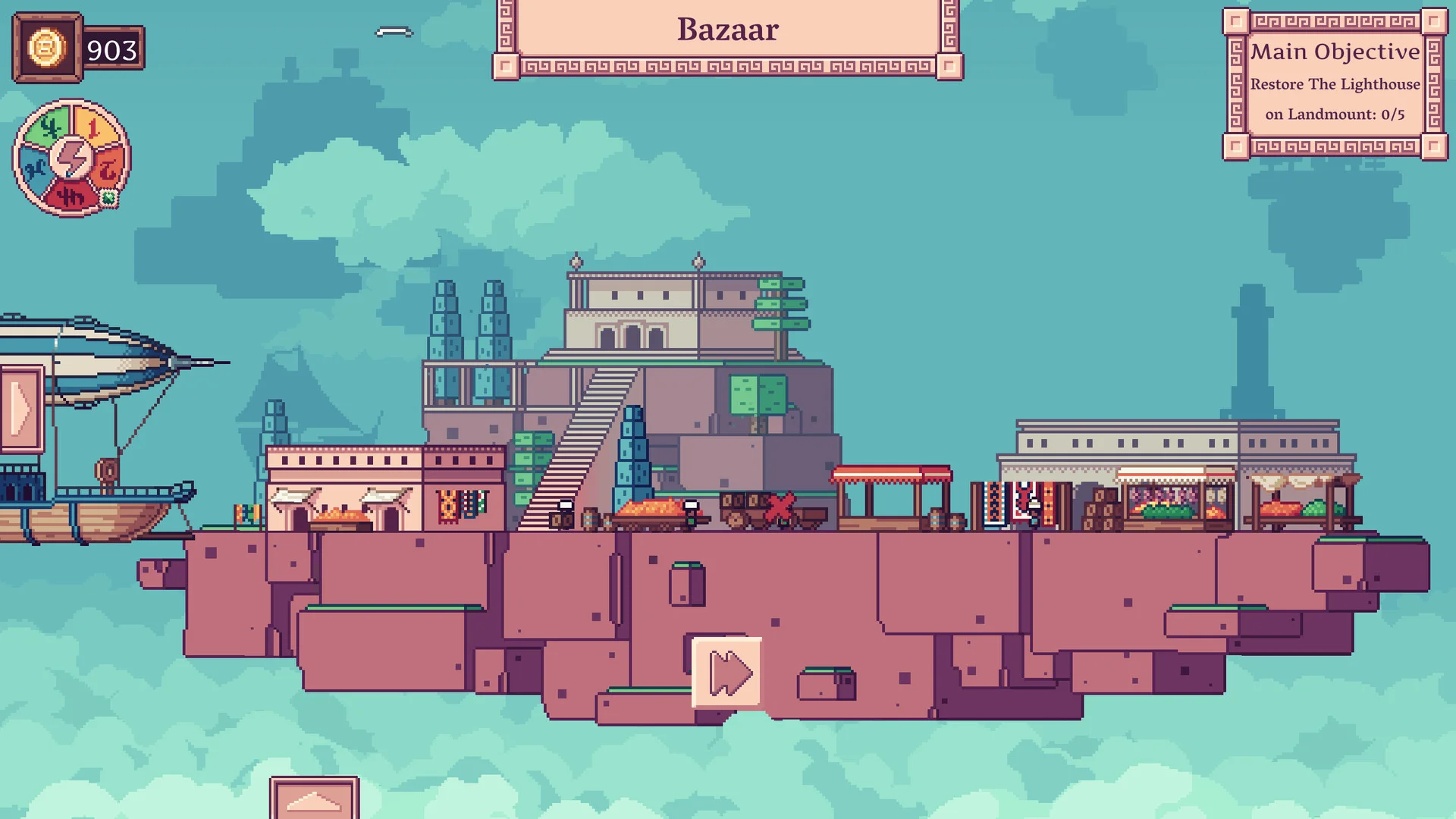Screen dimensions: 1456x819
Task: Select the lightning bolt at the planet wheel's center
Action: coord(72,158)
